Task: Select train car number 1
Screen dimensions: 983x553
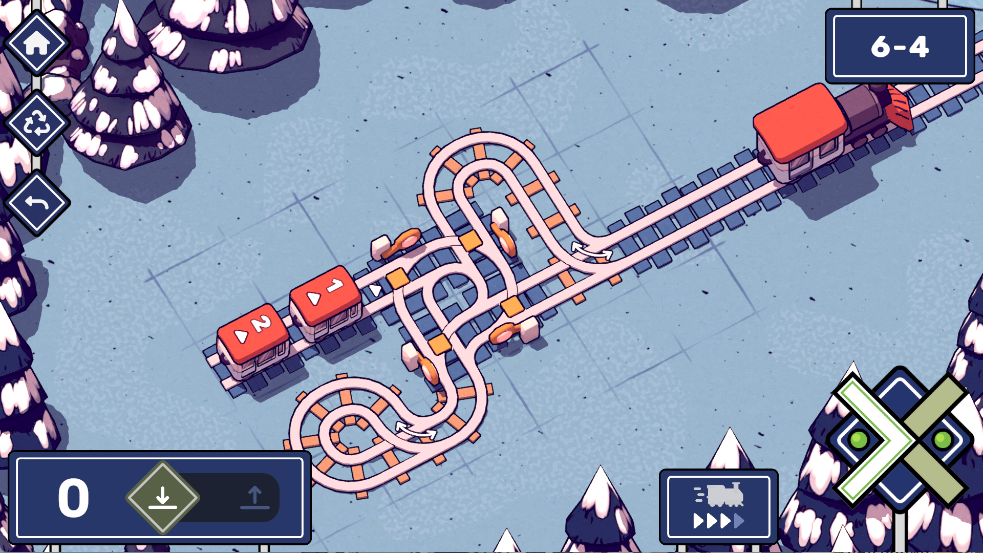Action: (x=325, y=296)
